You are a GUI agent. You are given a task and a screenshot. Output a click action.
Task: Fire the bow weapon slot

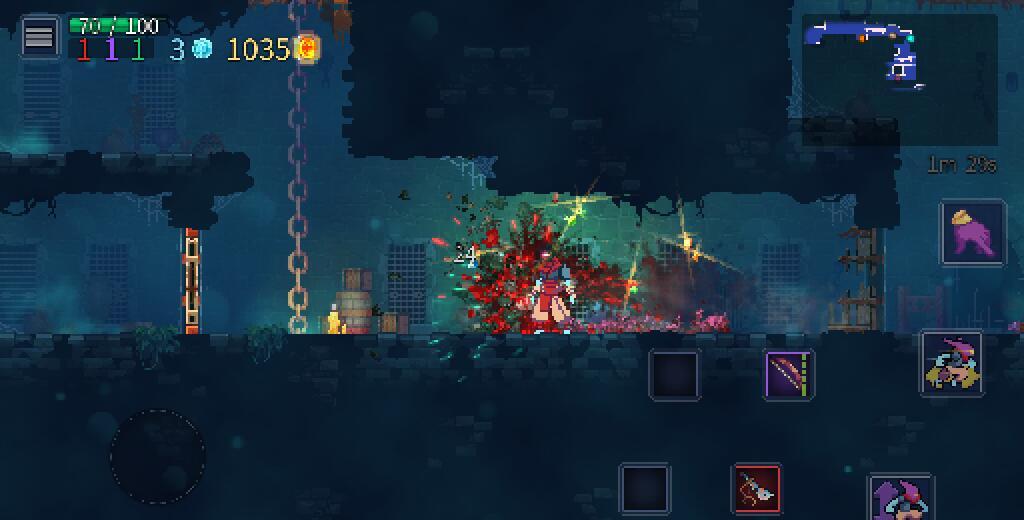point(789,375)
